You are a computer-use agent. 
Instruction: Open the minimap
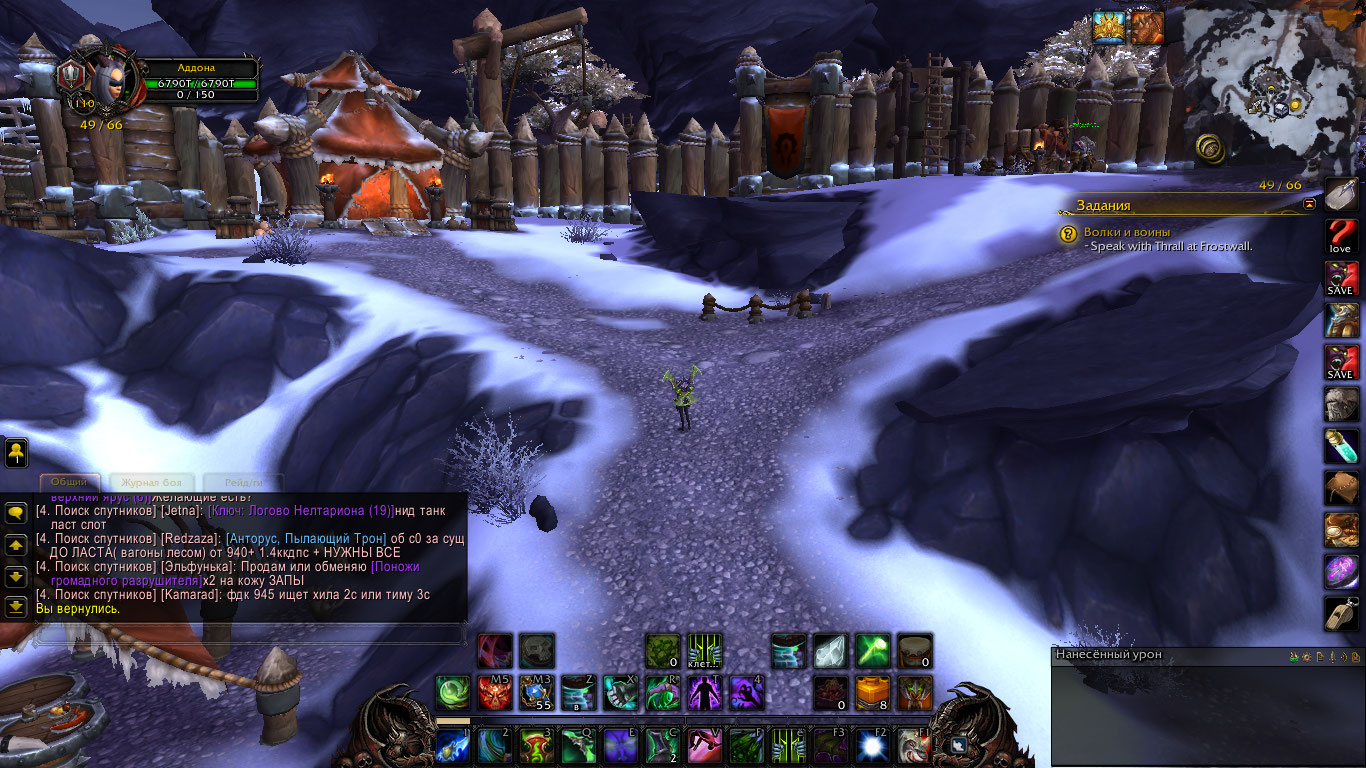point(1272,82)
